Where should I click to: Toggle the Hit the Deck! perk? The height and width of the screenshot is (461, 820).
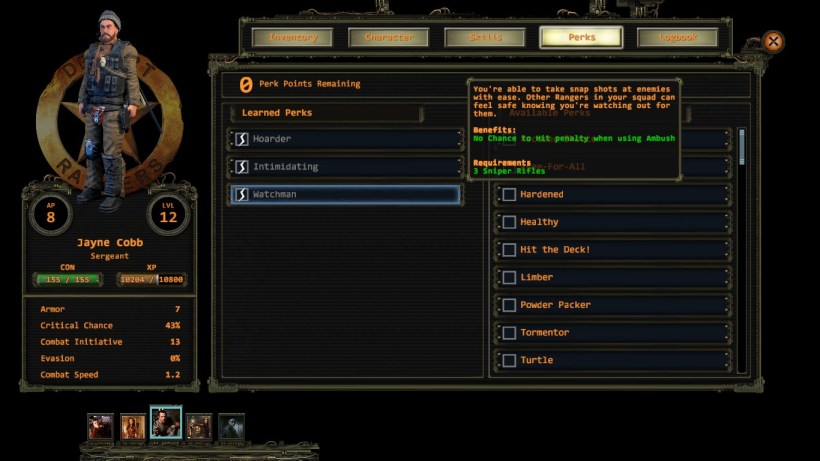[509, 250]
